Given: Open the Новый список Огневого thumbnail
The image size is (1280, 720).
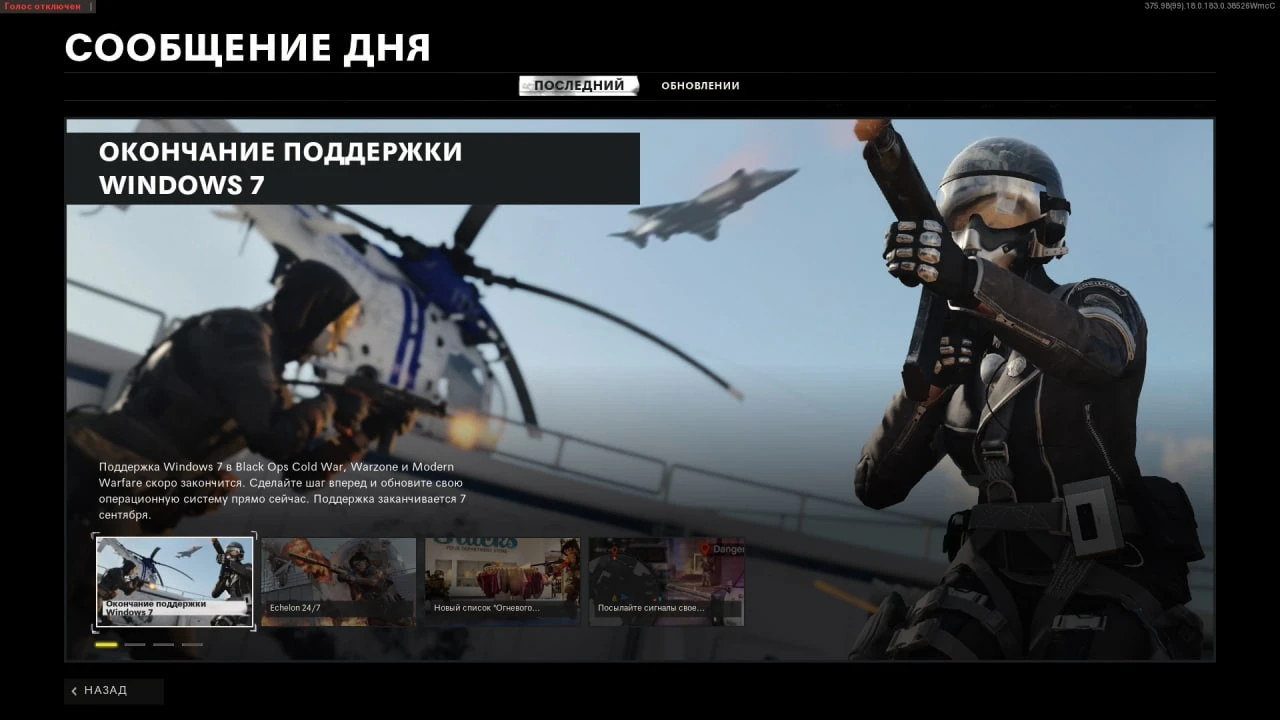Looking at the screenshot, I should (502, 581).
